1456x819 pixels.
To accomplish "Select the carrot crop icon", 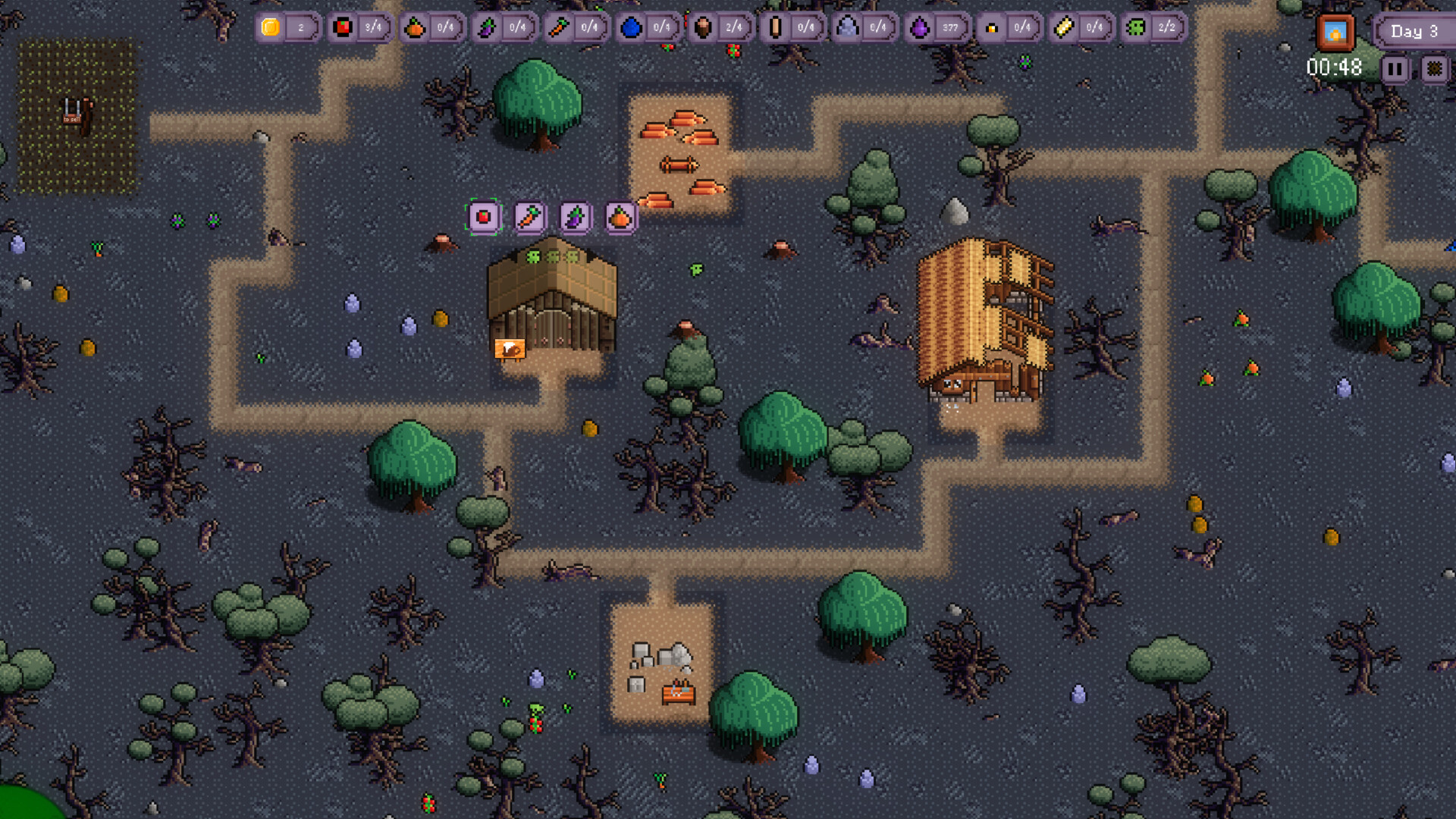I will click(x=529, y=218).
